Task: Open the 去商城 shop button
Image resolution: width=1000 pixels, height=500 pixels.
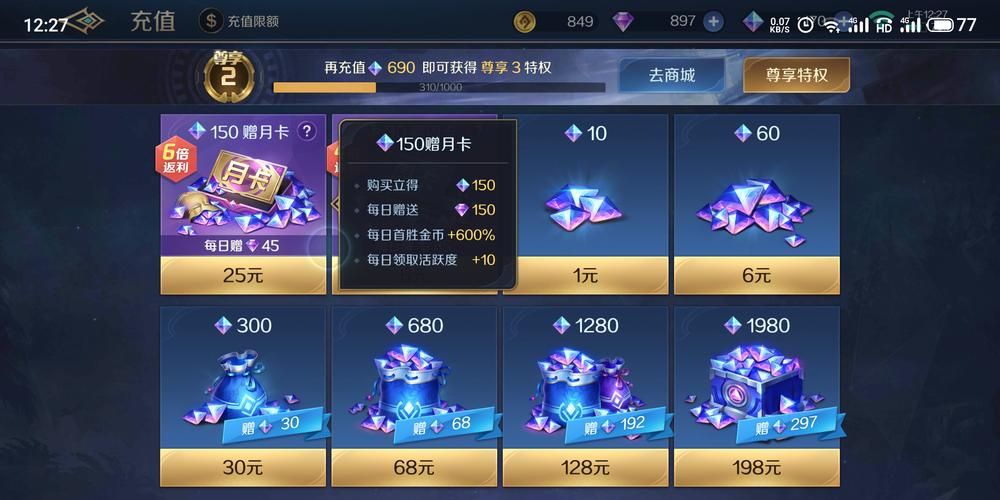Action: (671, 75)
